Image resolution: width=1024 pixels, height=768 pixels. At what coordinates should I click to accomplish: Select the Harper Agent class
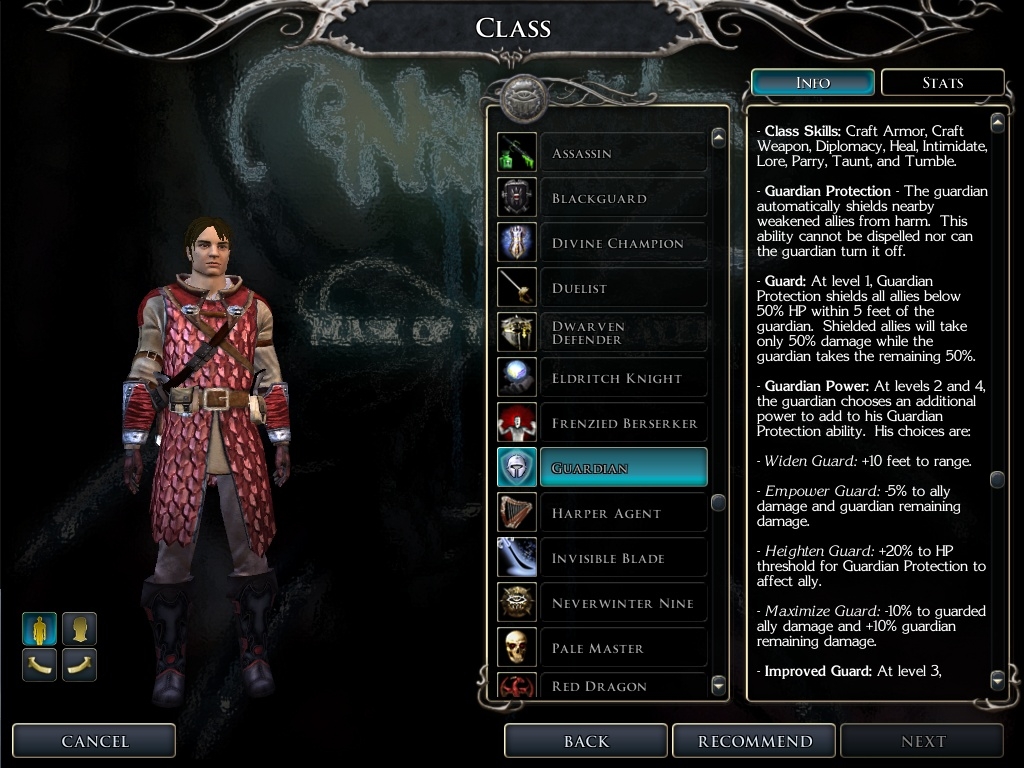click(x=622, y=513)
